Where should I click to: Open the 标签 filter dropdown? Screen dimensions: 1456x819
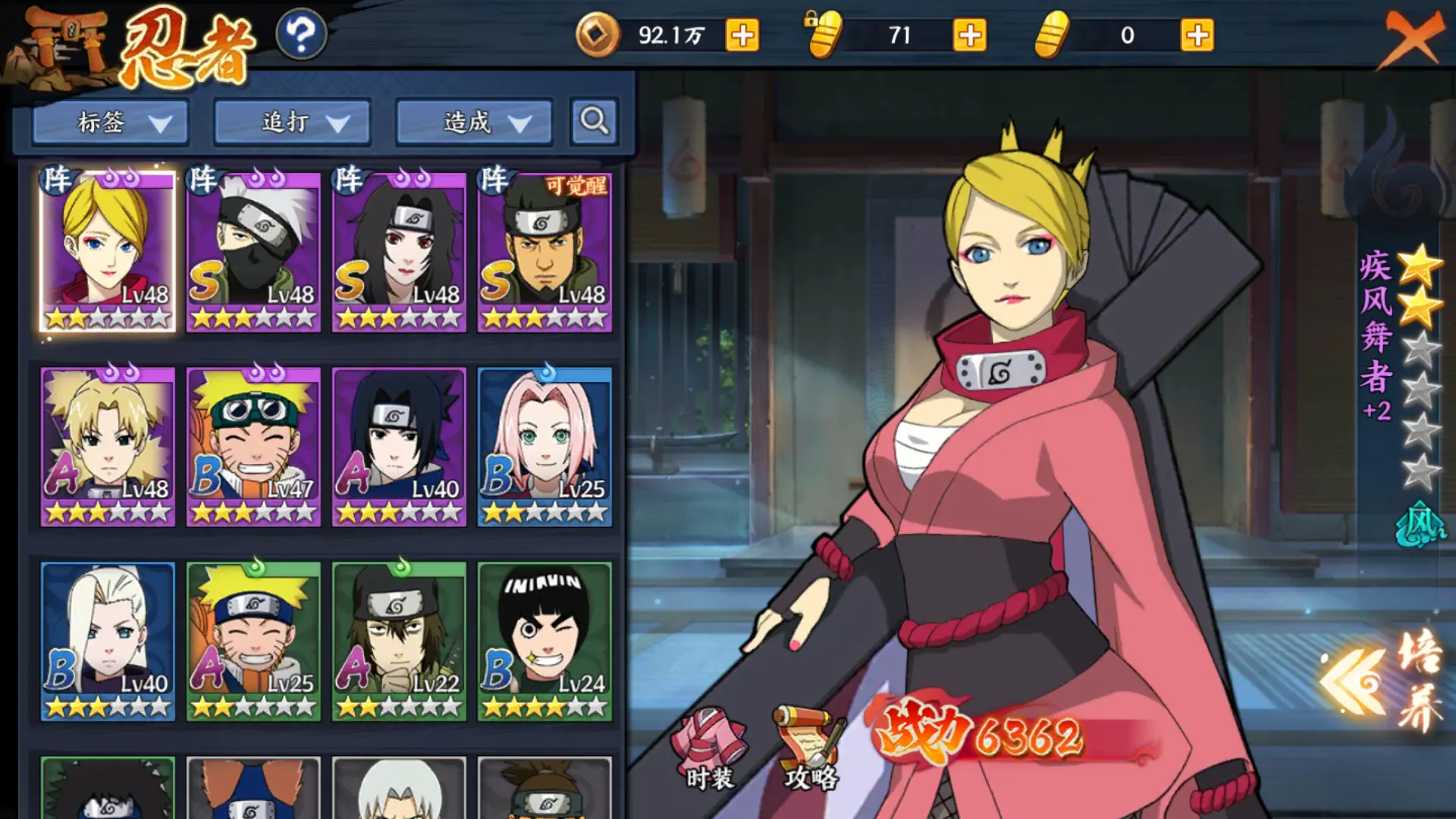[110, 122]
